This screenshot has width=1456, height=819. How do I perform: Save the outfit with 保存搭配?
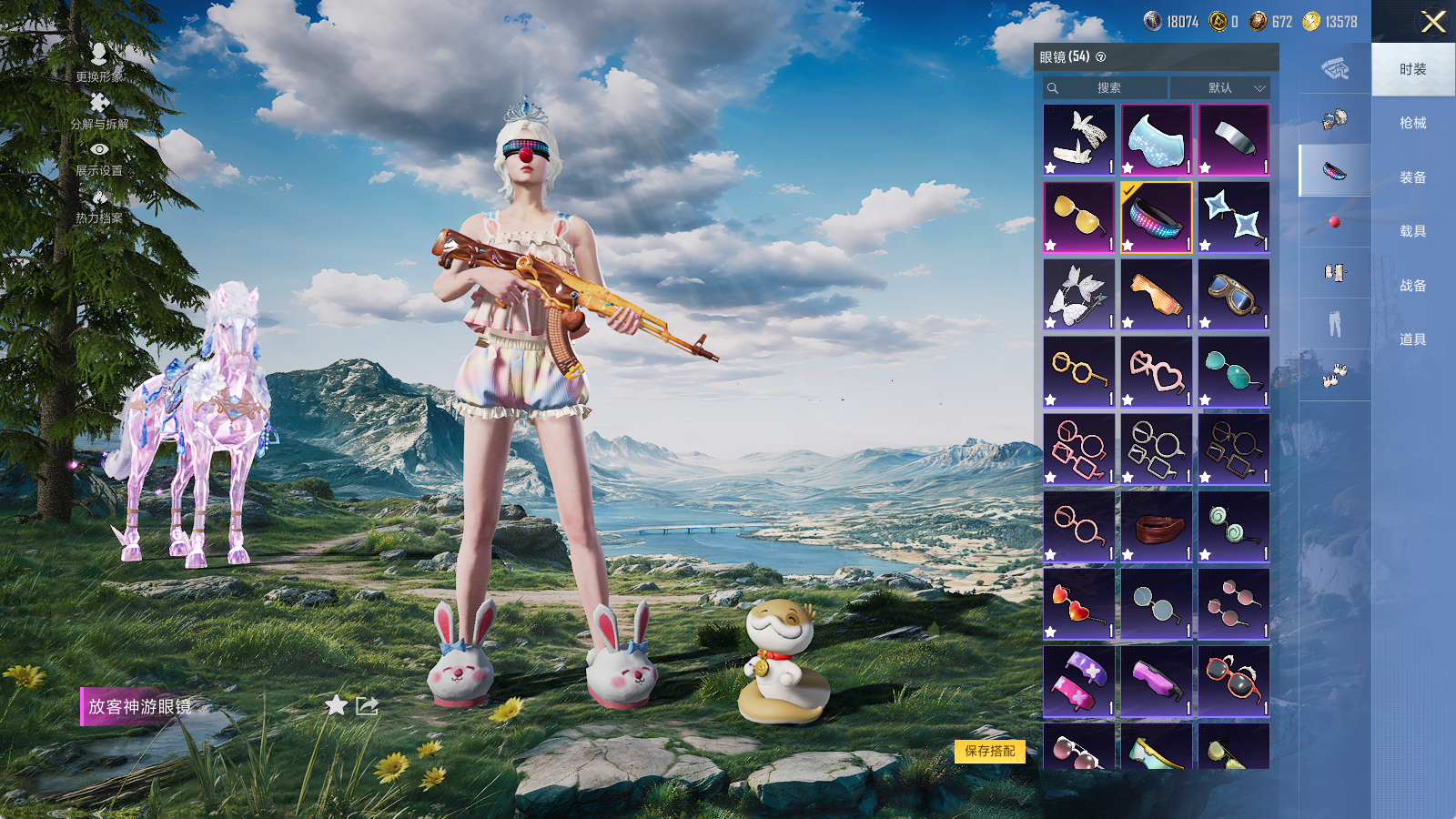(x=990, y=751)
